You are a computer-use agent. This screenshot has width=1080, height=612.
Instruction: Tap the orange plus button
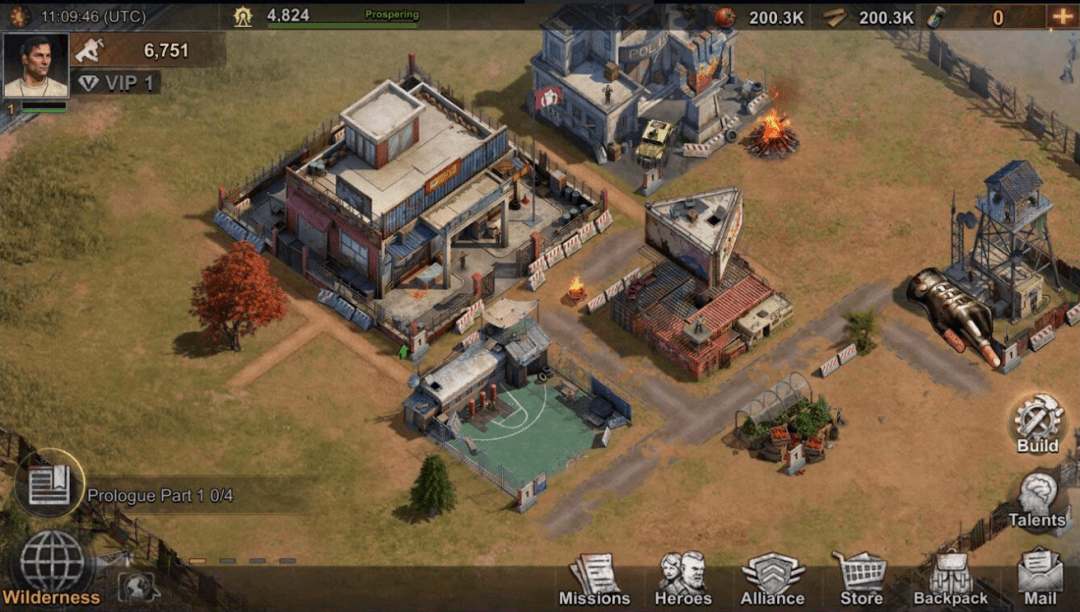pos(1060,16)
